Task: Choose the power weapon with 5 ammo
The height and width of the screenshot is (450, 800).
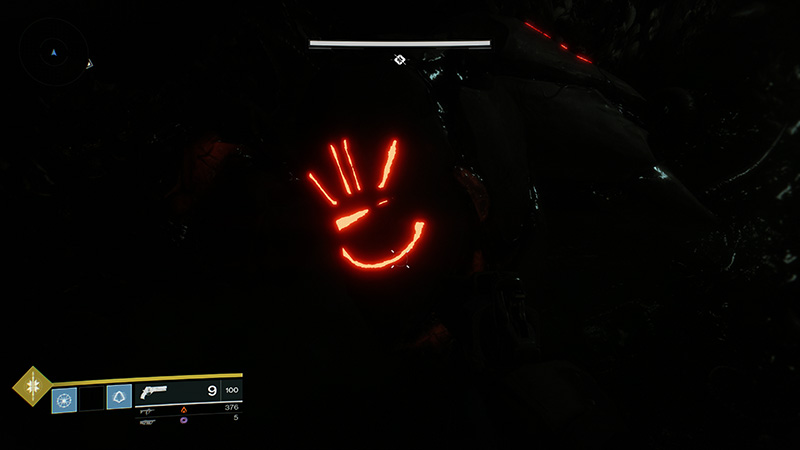Action: [148, 421]
